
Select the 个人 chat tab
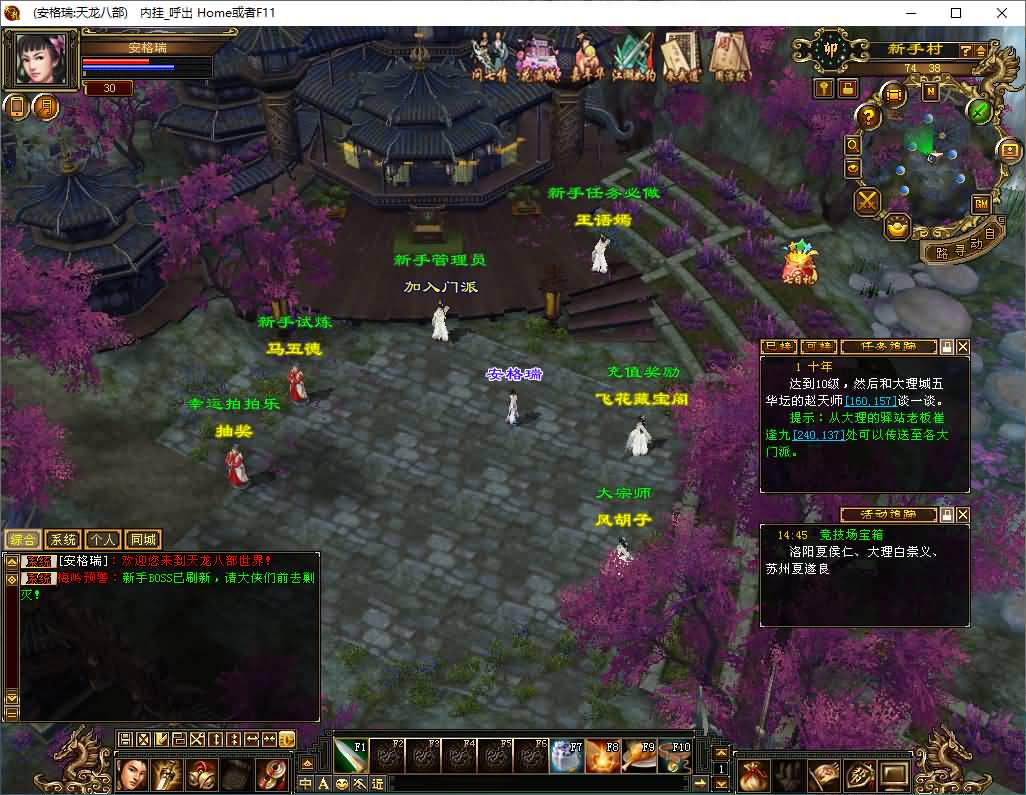(102, 539)
